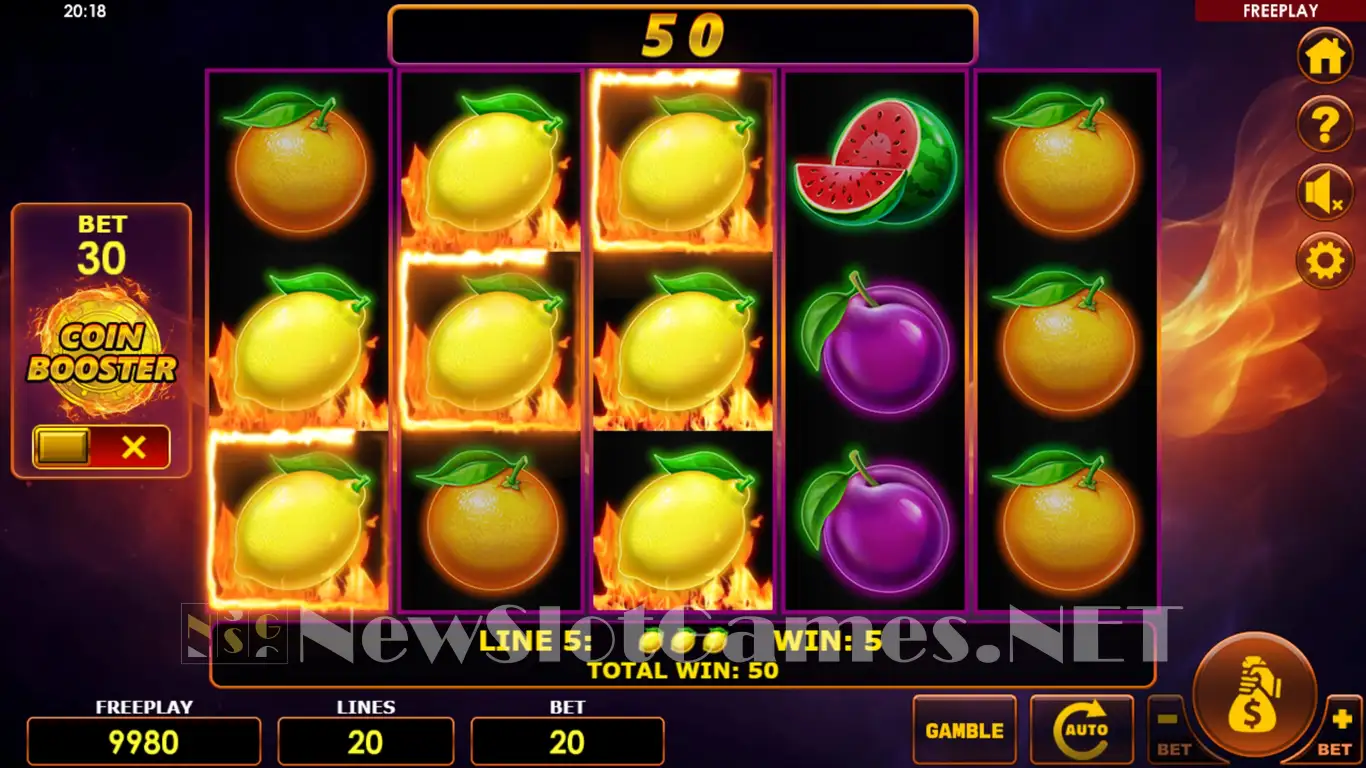The image size is (1366, 768).
Task: Start Auto spin mode
Action: (x=1082, y=731)
